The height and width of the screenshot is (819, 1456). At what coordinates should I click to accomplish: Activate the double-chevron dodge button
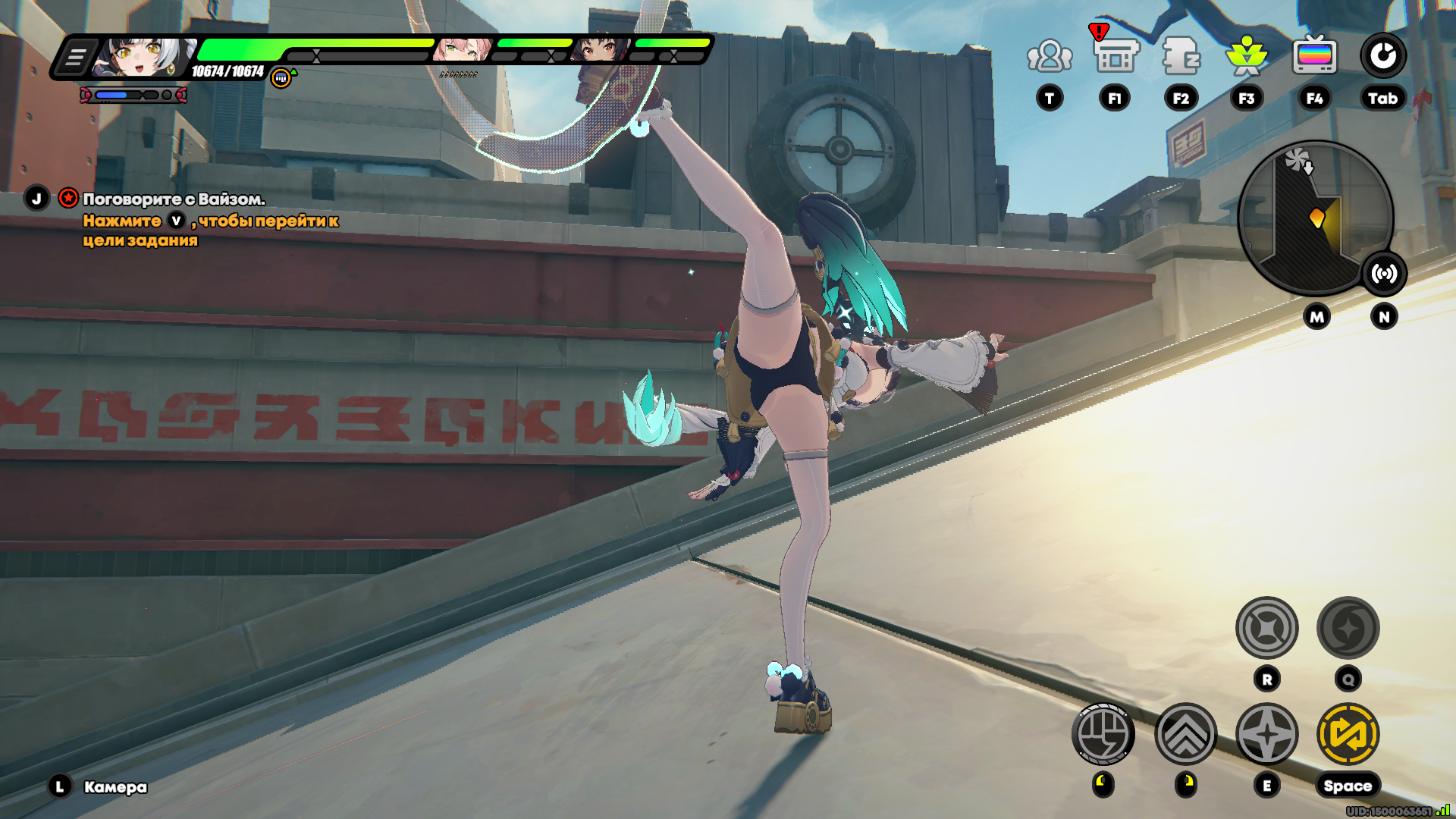(1186, 734)
